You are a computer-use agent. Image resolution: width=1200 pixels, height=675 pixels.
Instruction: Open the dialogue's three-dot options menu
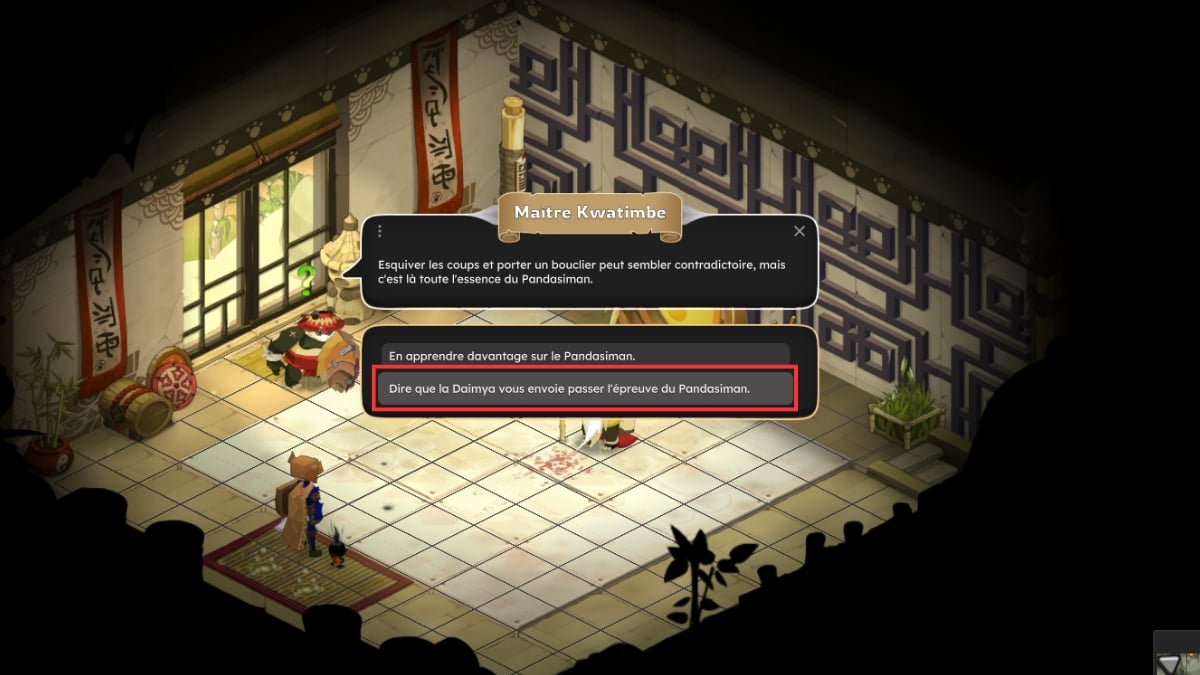point(380,231)
